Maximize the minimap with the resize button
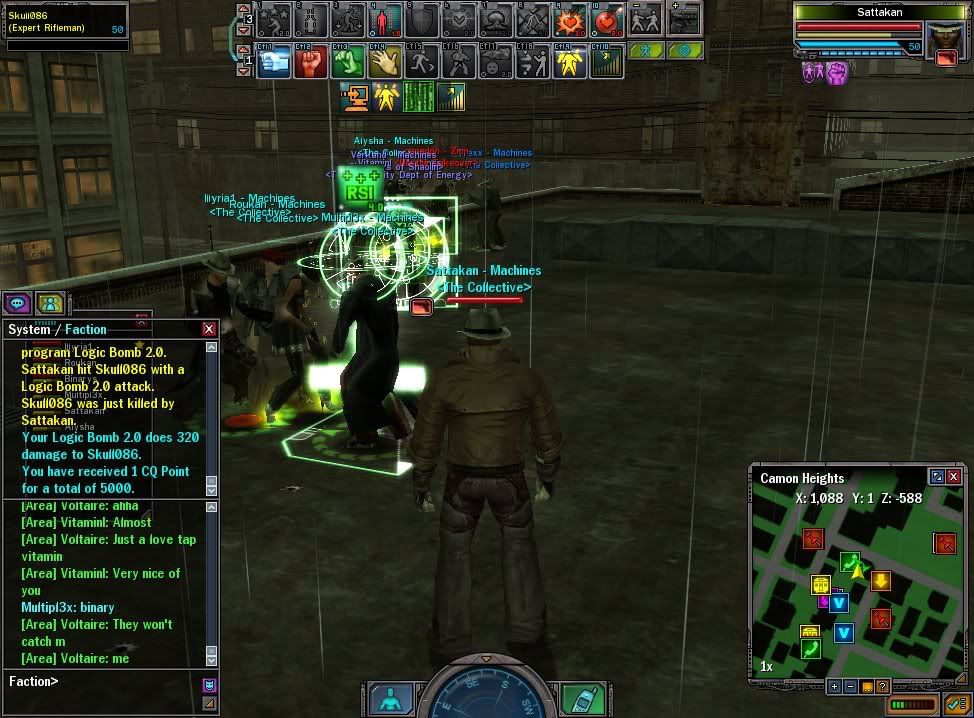974x718 pixels. pyautogui.click(x=937, y=477)
